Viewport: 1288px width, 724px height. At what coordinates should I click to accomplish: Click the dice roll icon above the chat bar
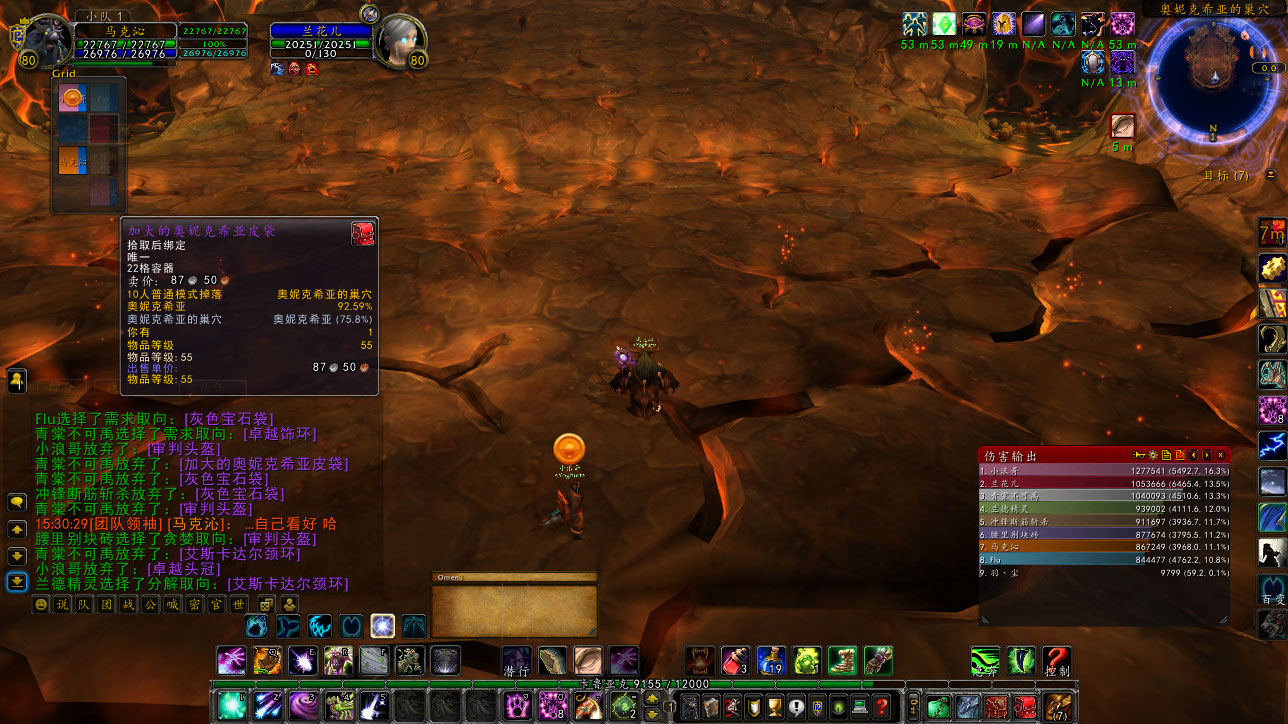click(x=266, y=603)
